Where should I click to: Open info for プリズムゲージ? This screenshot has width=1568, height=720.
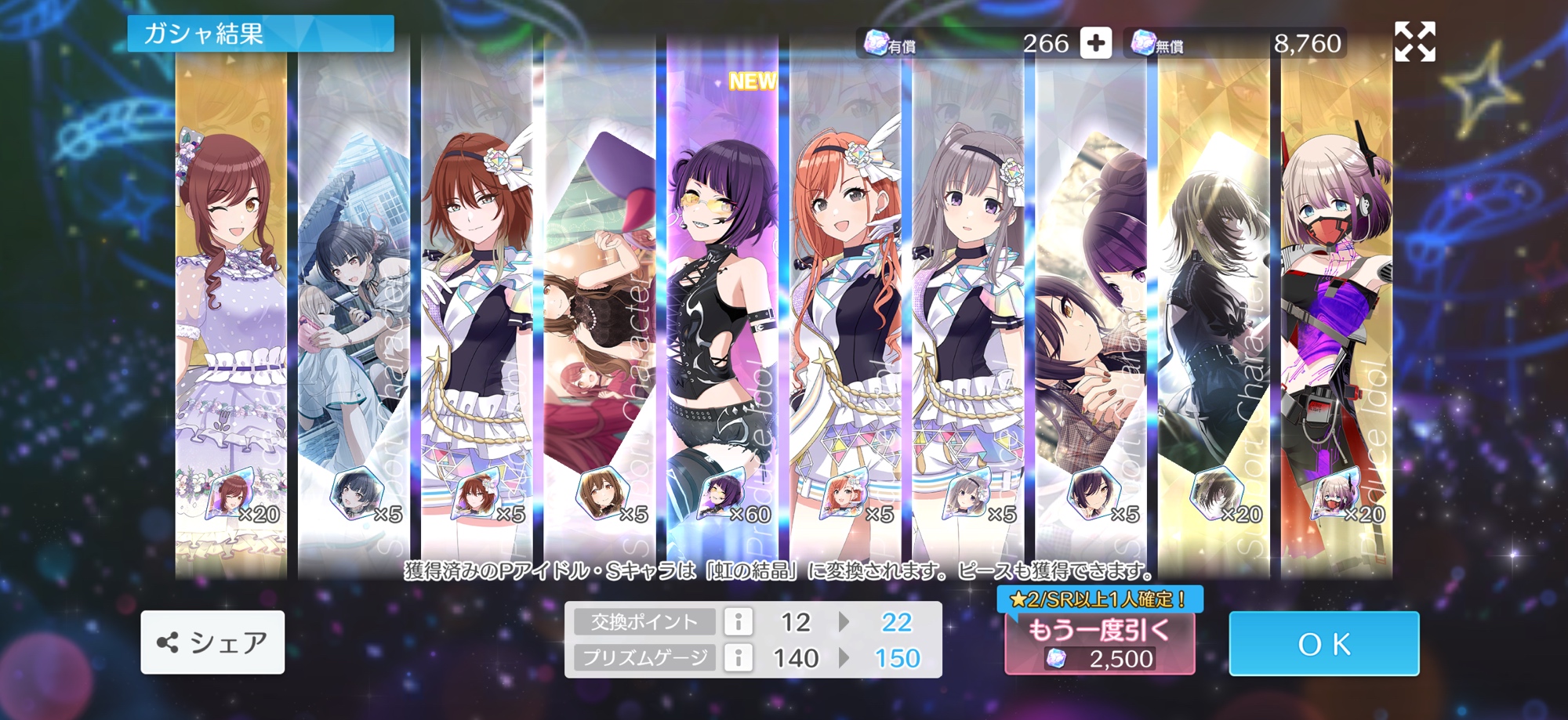(x=738, y=657)
